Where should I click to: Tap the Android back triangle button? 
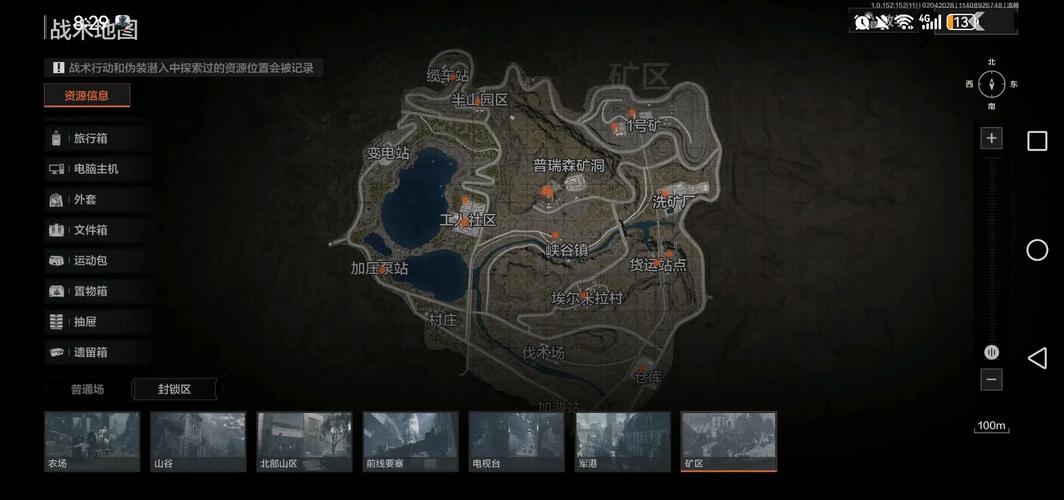(1037, 358)
